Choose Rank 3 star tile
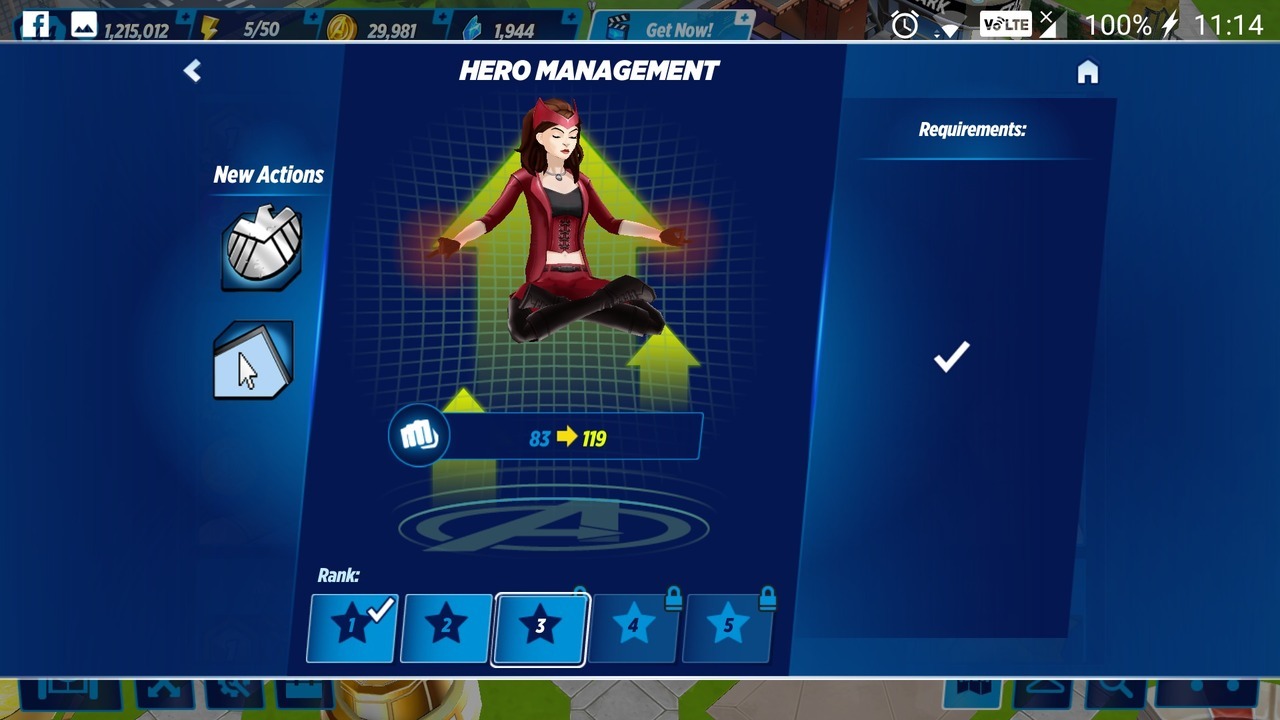 pyautogui.click(x=540, y=628)
